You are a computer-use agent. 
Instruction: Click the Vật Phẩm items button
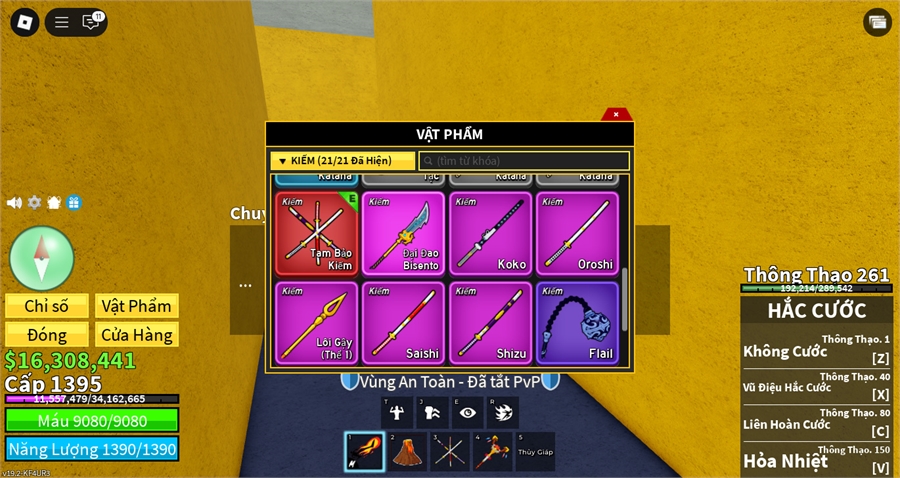[x=137, y=306]
